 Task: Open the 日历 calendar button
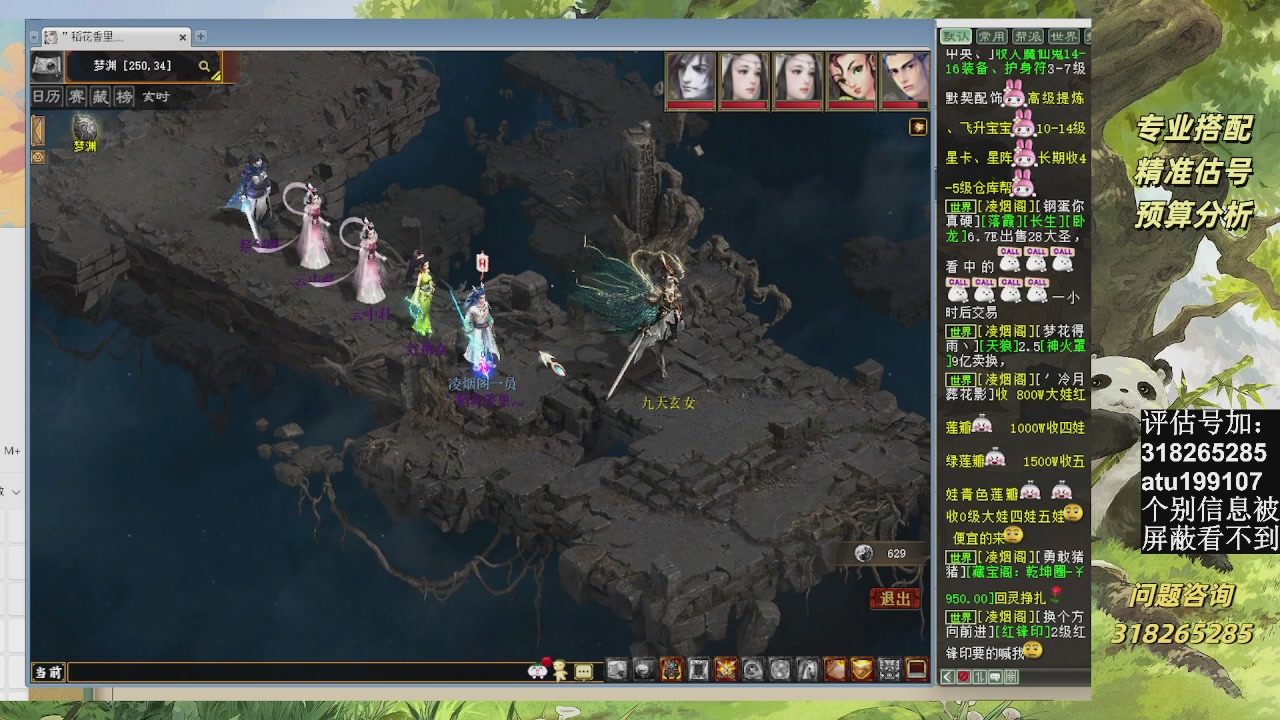(46, 97)
